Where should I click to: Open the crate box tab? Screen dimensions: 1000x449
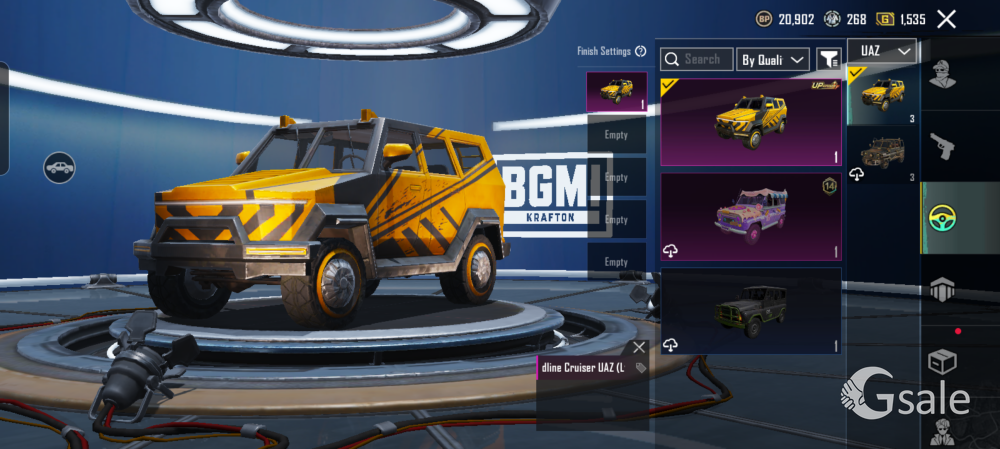(940, 360)
